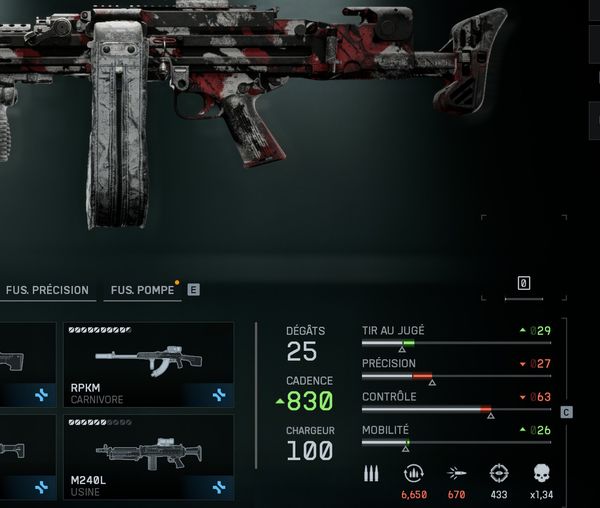Click the three bullets ammo icon
This screenshot has height=508, width=600.
371,473
